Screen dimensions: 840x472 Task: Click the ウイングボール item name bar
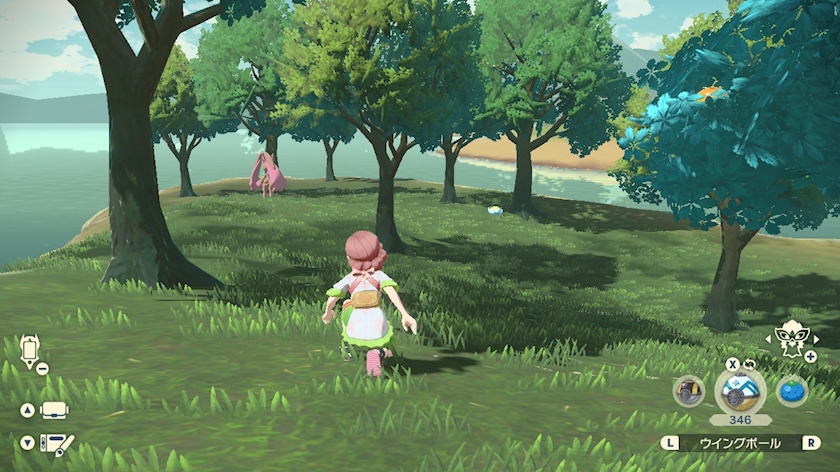click(741, 443)
